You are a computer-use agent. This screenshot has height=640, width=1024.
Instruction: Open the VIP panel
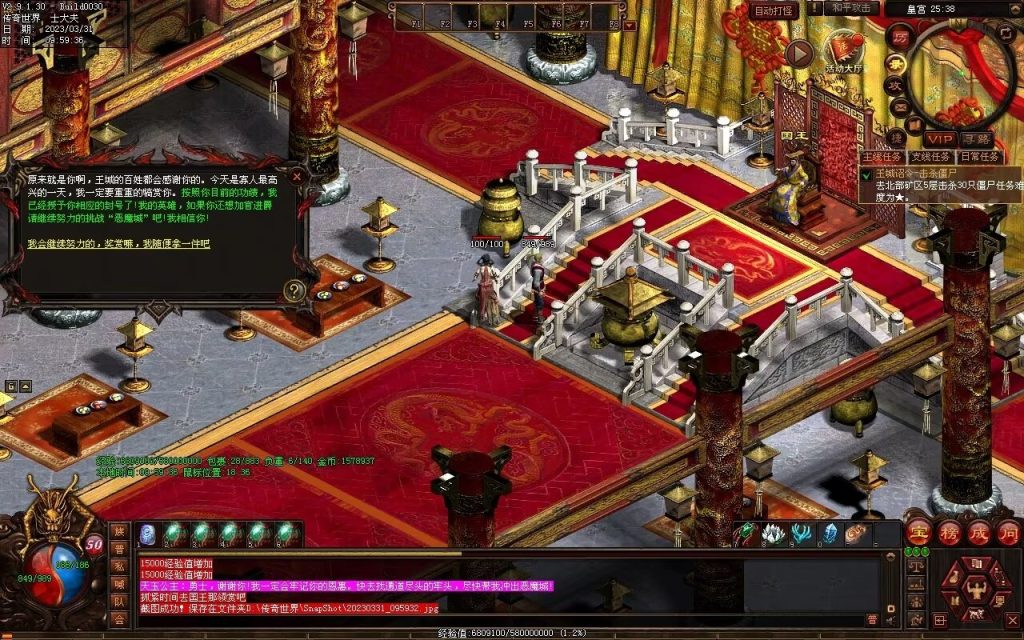(x=939, y=138)
